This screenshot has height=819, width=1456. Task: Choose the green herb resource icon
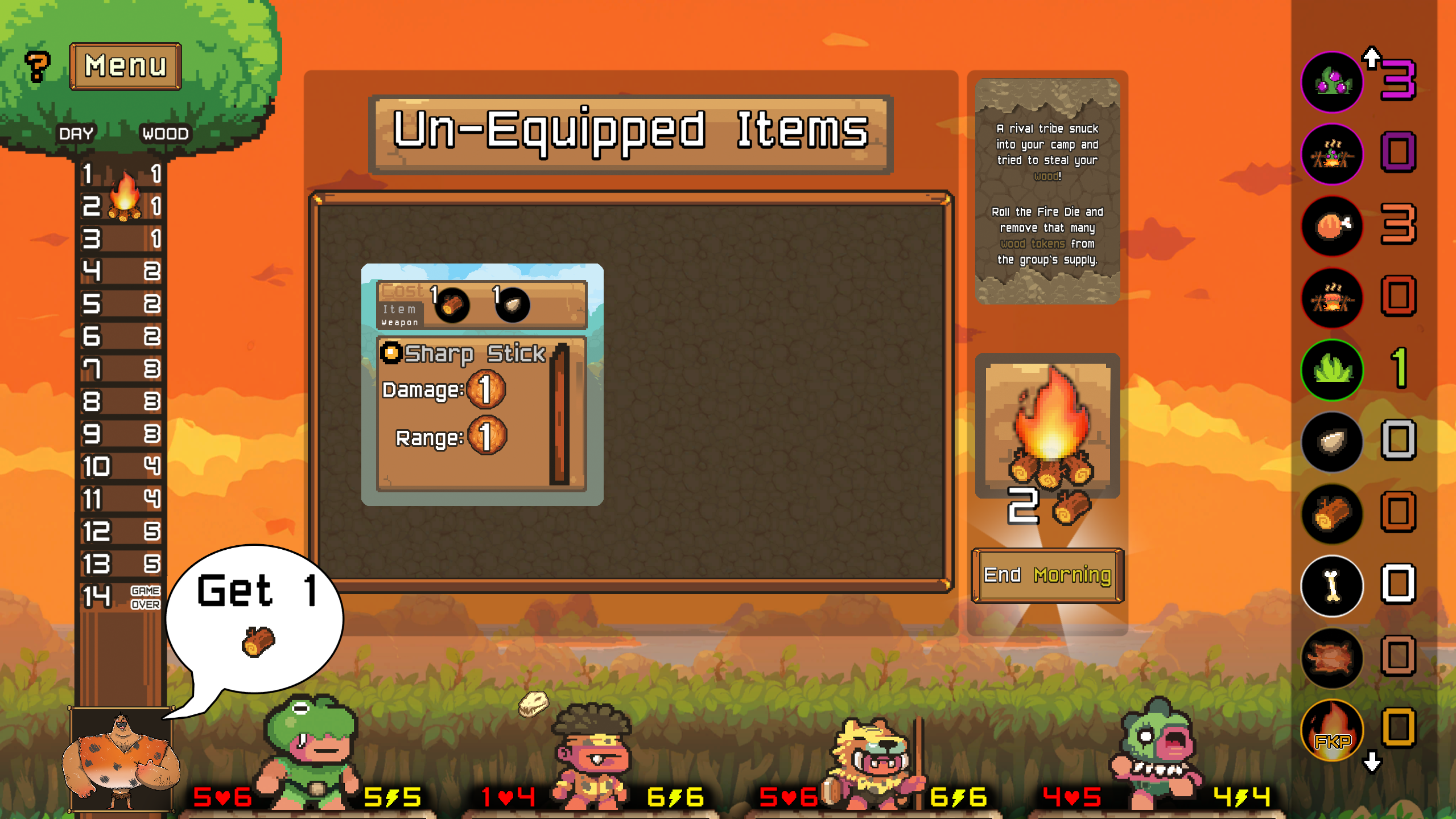coord(1332,371)
